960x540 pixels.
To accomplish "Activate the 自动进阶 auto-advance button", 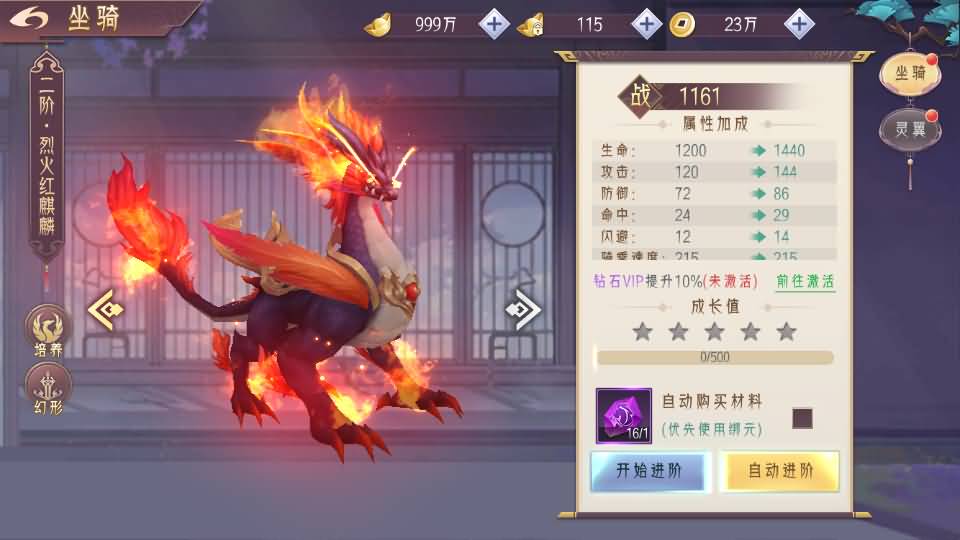I will pos(780,471).
